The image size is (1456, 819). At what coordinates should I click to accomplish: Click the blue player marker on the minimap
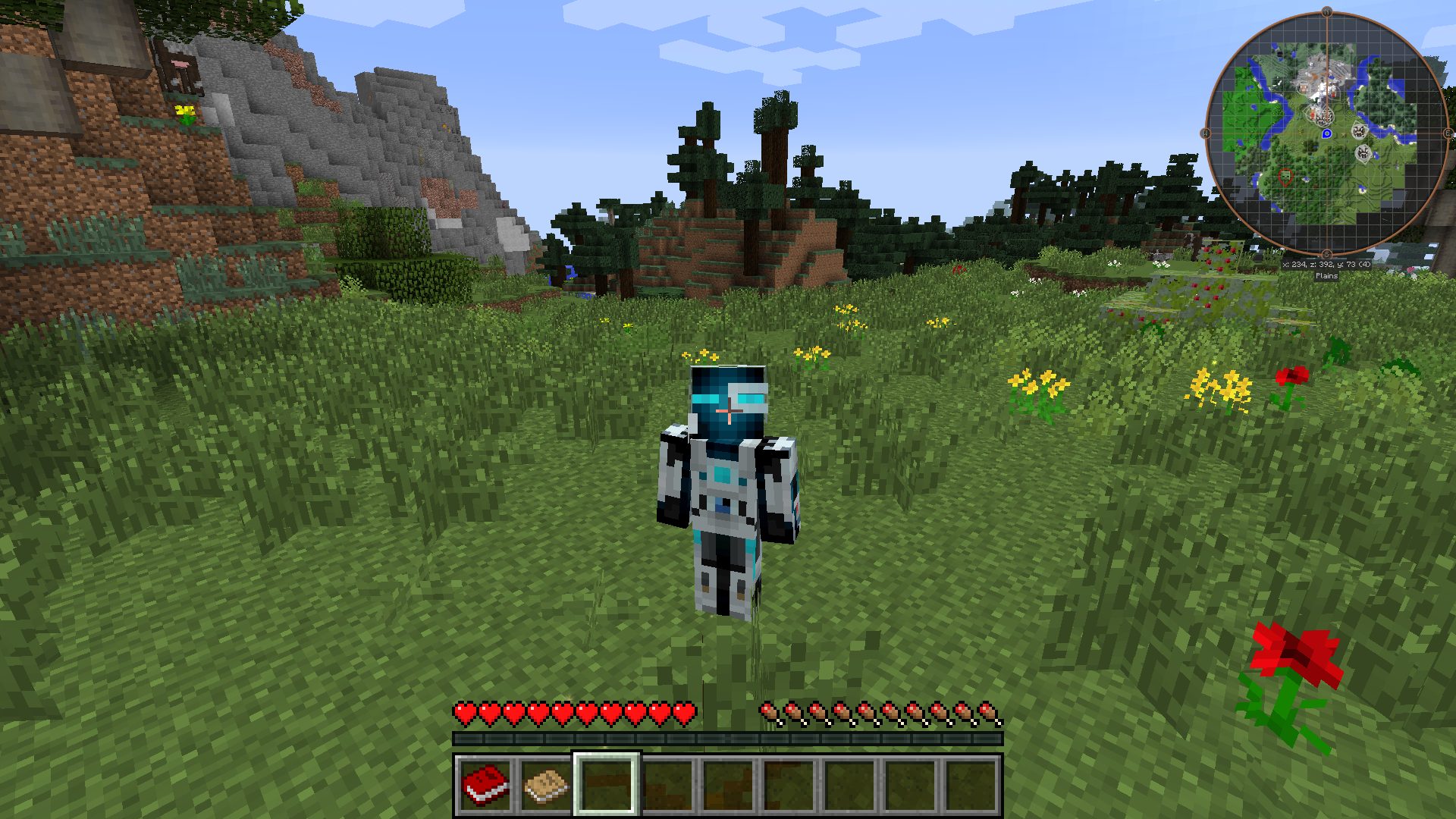pos(1327,133)
